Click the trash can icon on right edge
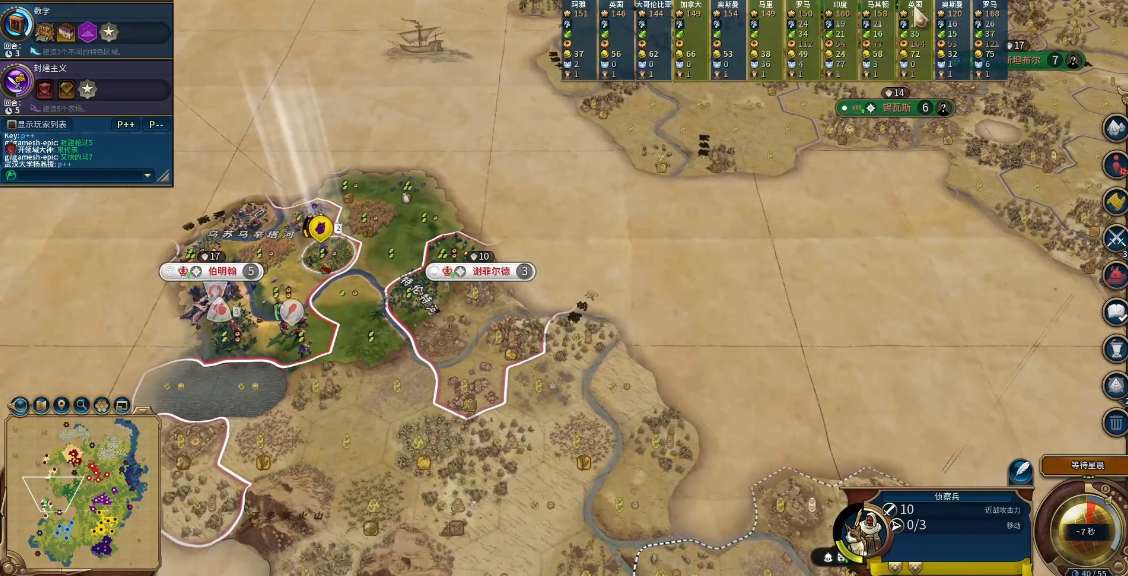 [x=1116, y=423]
